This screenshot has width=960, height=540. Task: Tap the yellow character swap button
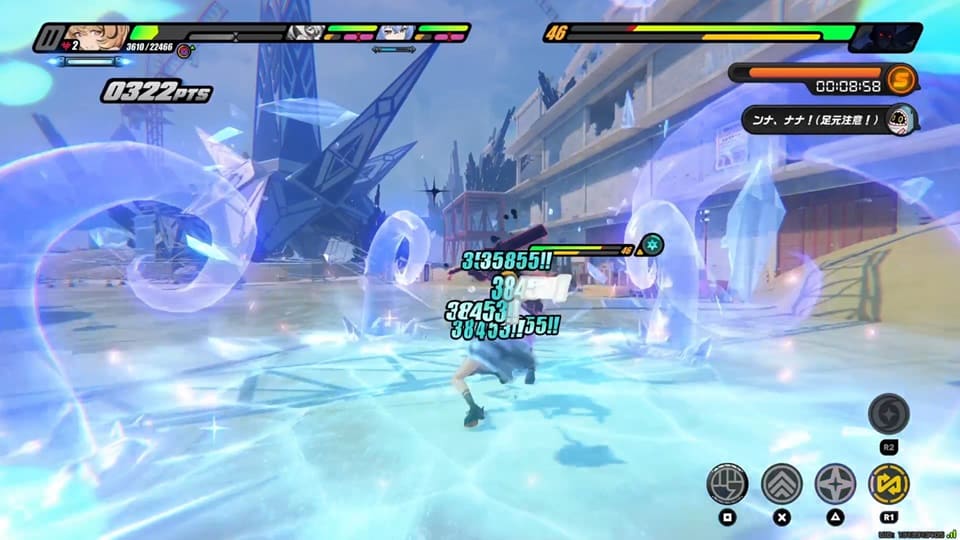click(x=888, y=484)
